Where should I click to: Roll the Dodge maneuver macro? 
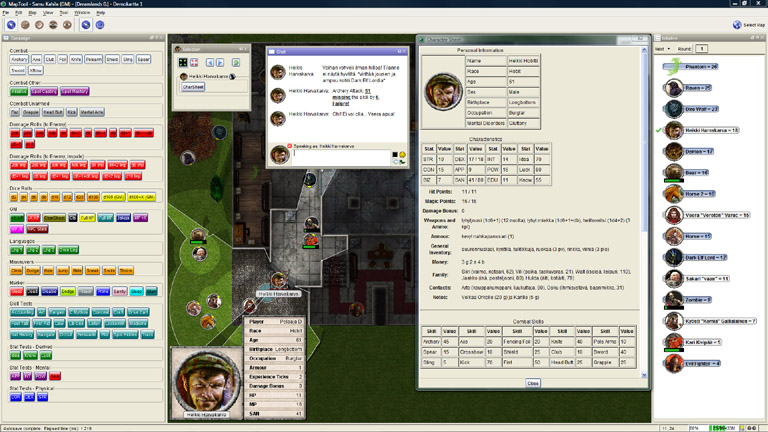click(34, 269)
